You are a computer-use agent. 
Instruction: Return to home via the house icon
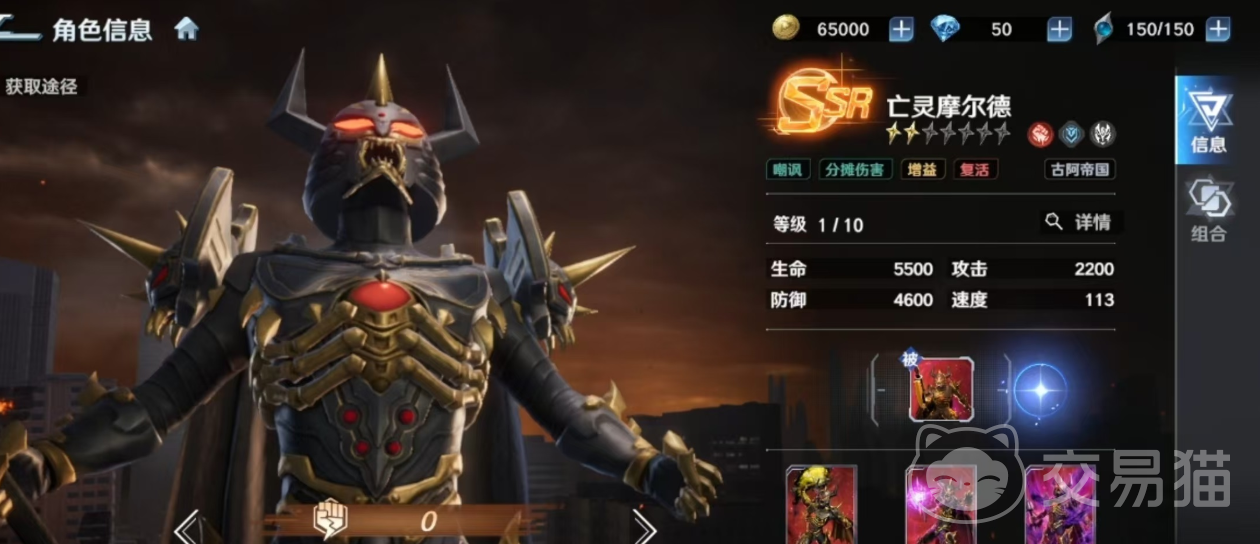[187, 29]
